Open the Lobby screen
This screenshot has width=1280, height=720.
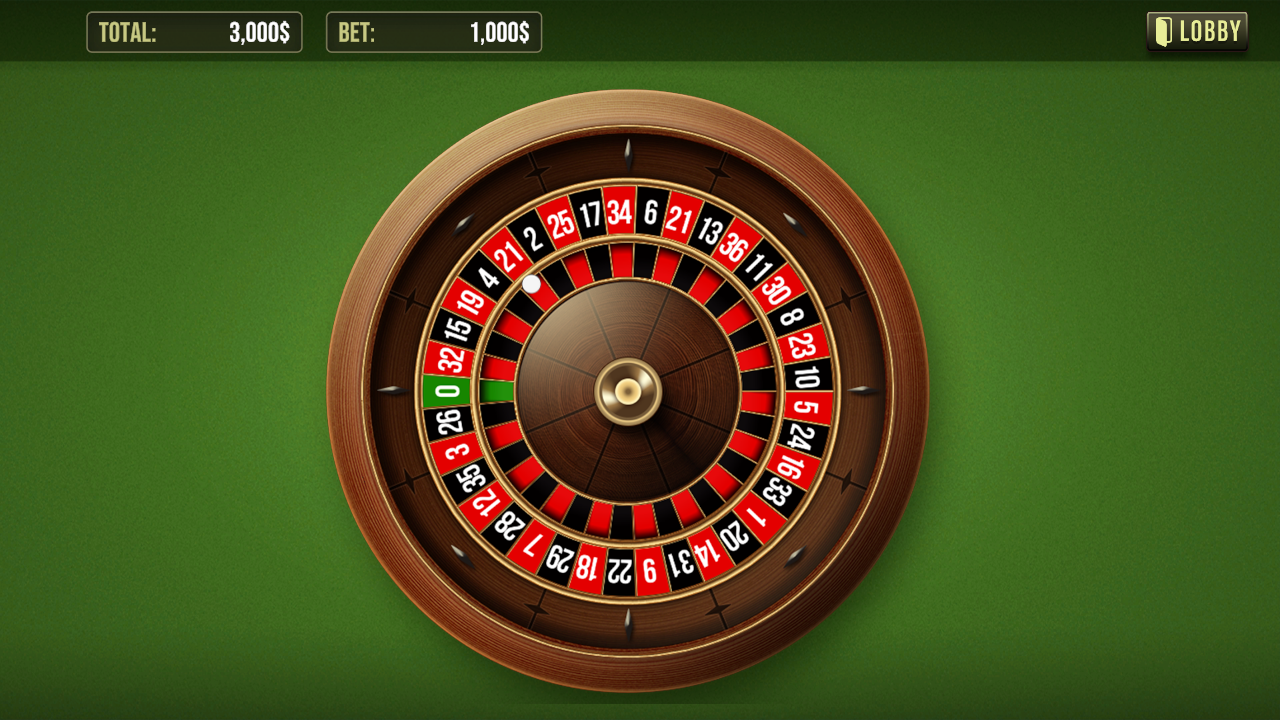click(x=1197, y=32)
